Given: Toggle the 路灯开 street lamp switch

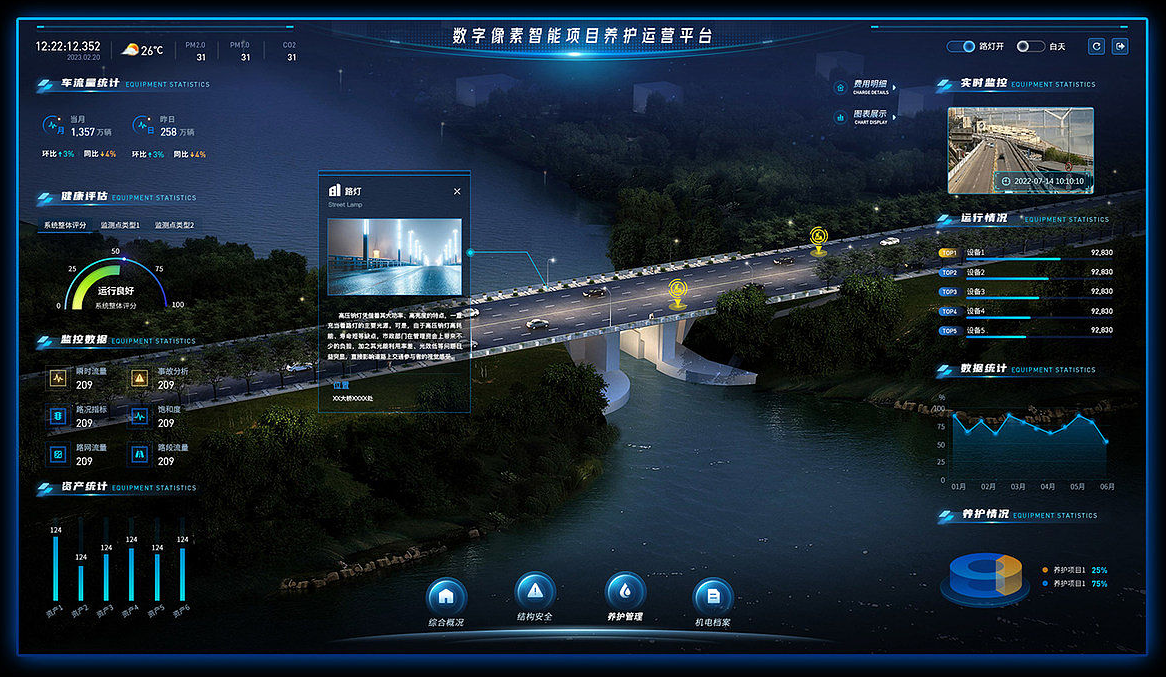Looking at the screenshot, I should click(x=961, y=46).
